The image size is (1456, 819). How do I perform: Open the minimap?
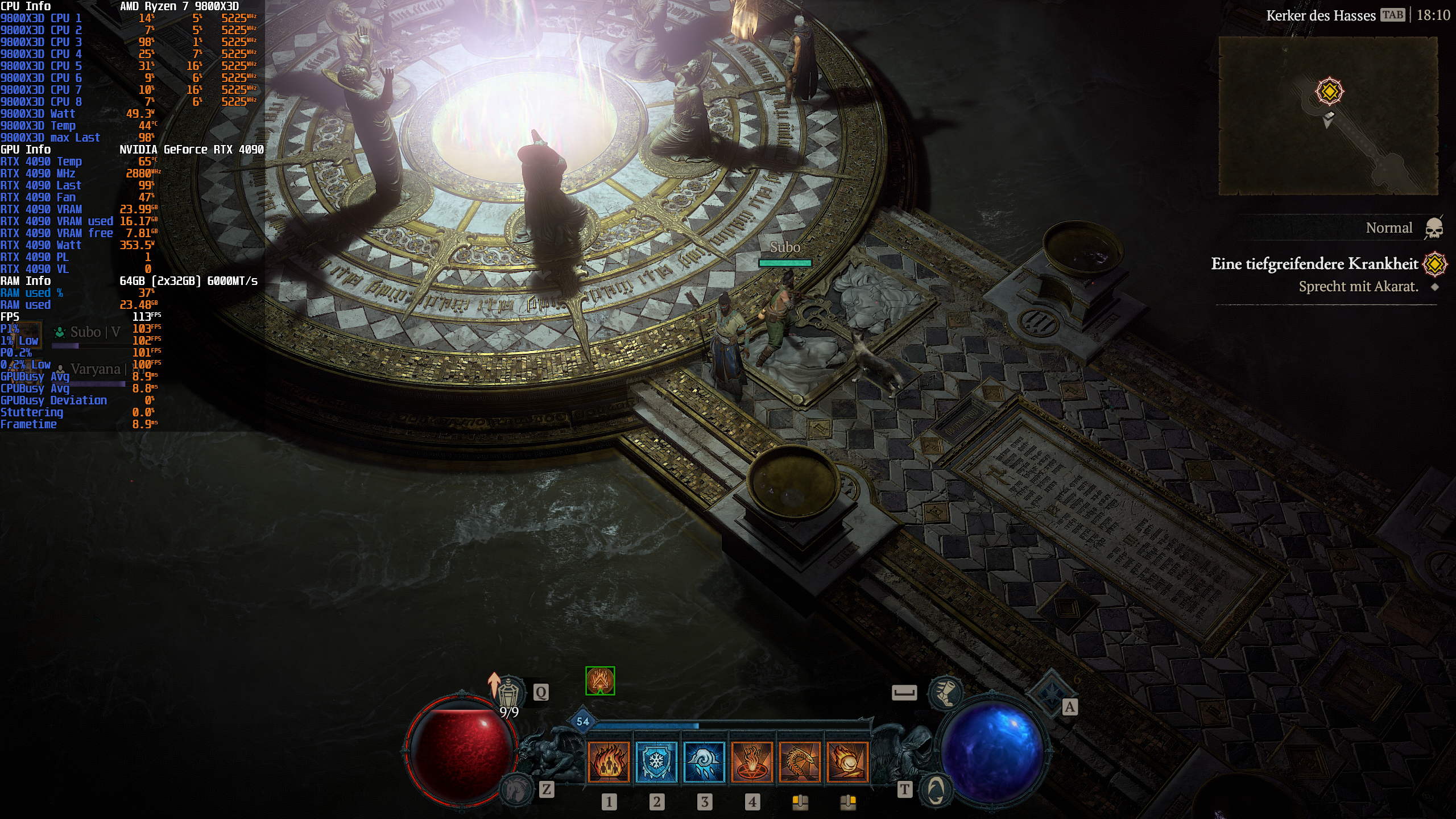click(x=1328, y=116)
